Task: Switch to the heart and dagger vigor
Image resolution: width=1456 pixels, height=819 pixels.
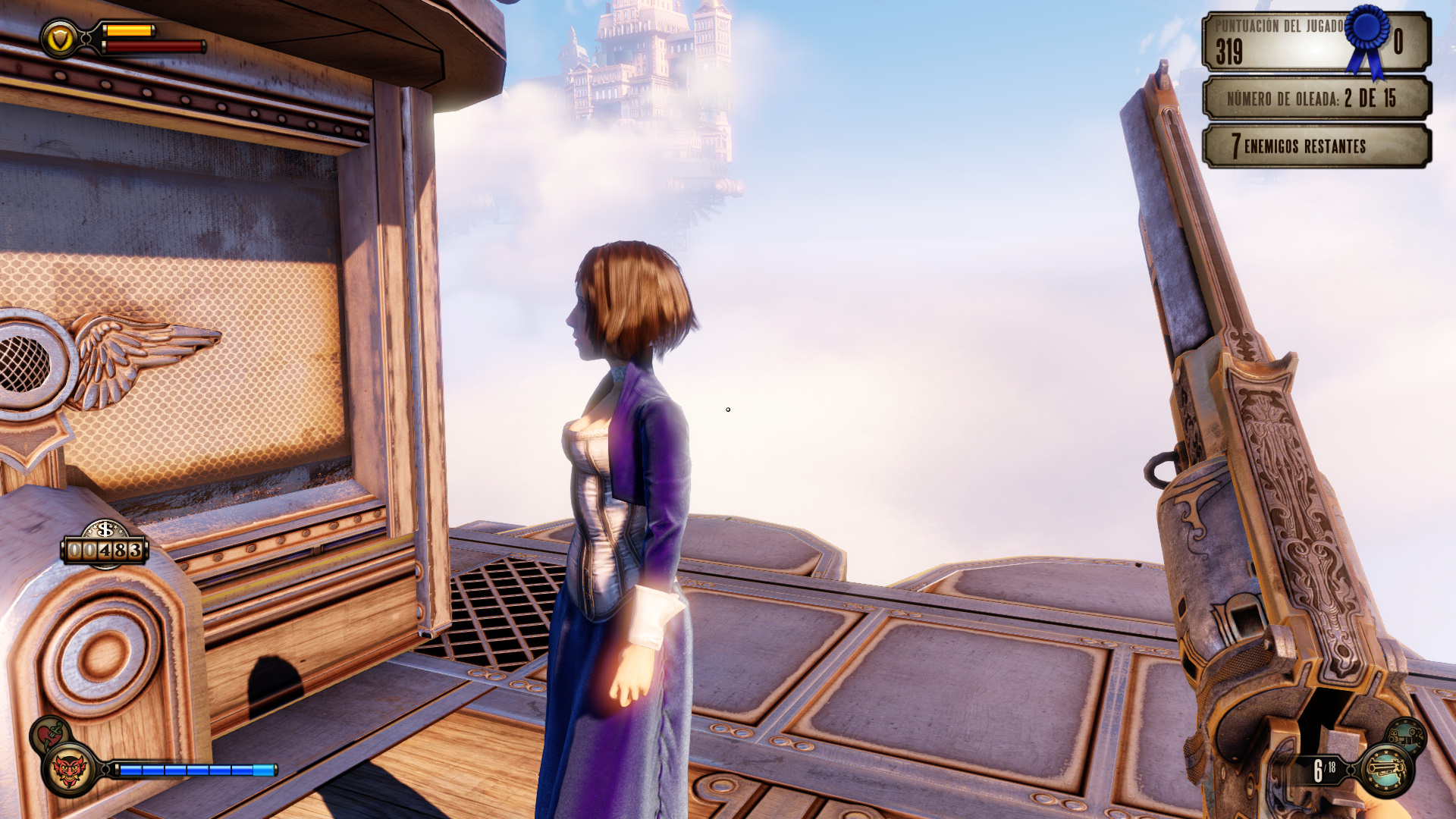Action: (49, 733)
